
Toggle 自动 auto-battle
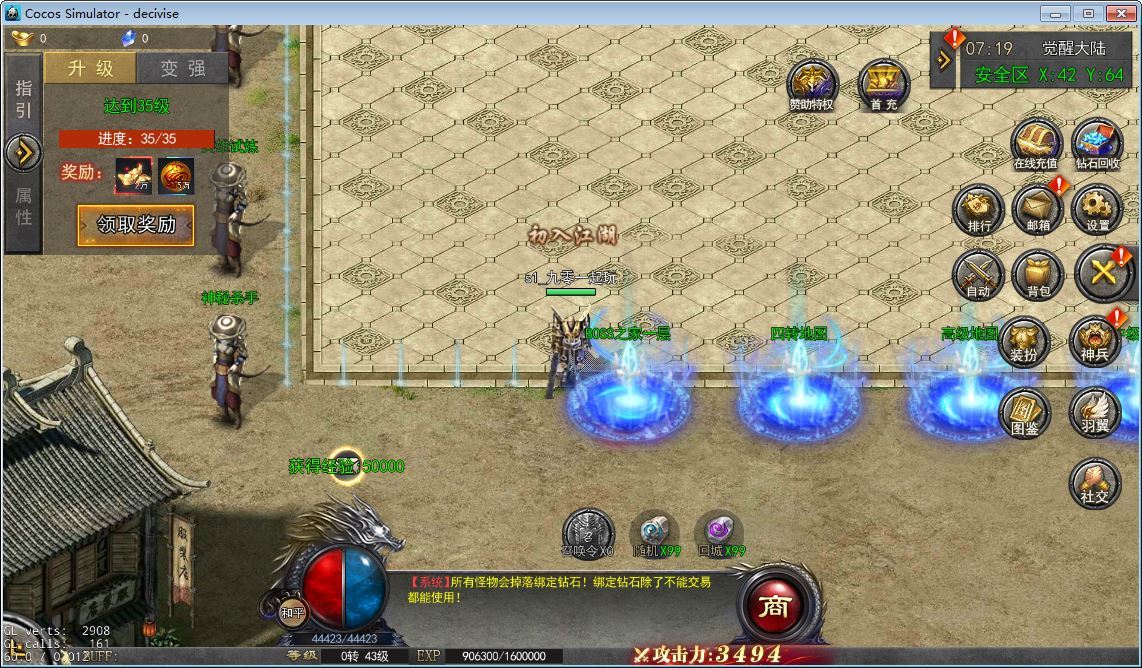coord(978,273)
